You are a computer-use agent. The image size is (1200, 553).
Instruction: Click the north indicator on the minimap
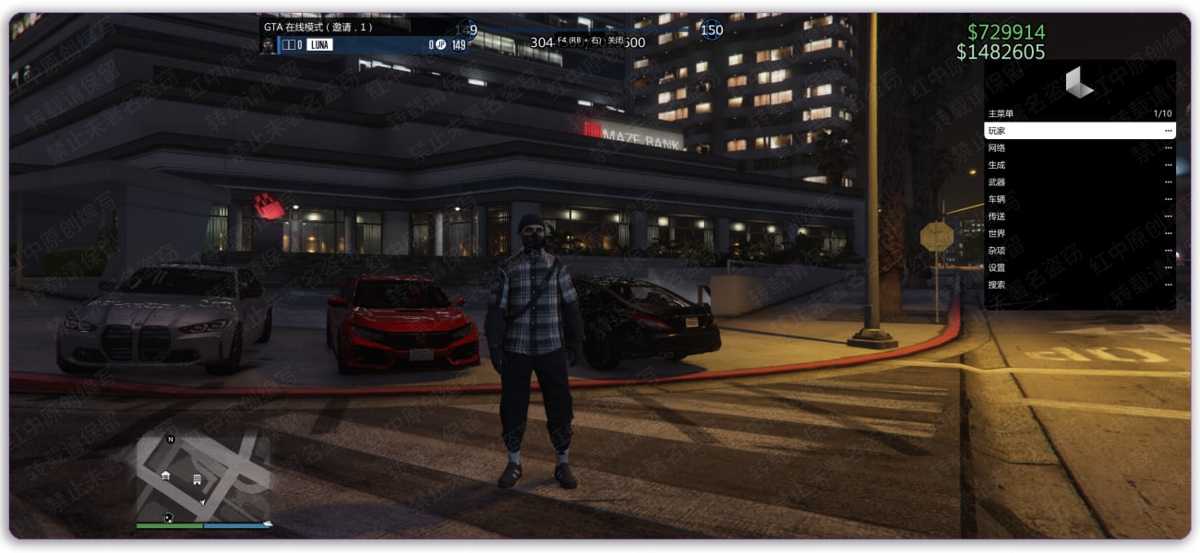pos(171,439)
